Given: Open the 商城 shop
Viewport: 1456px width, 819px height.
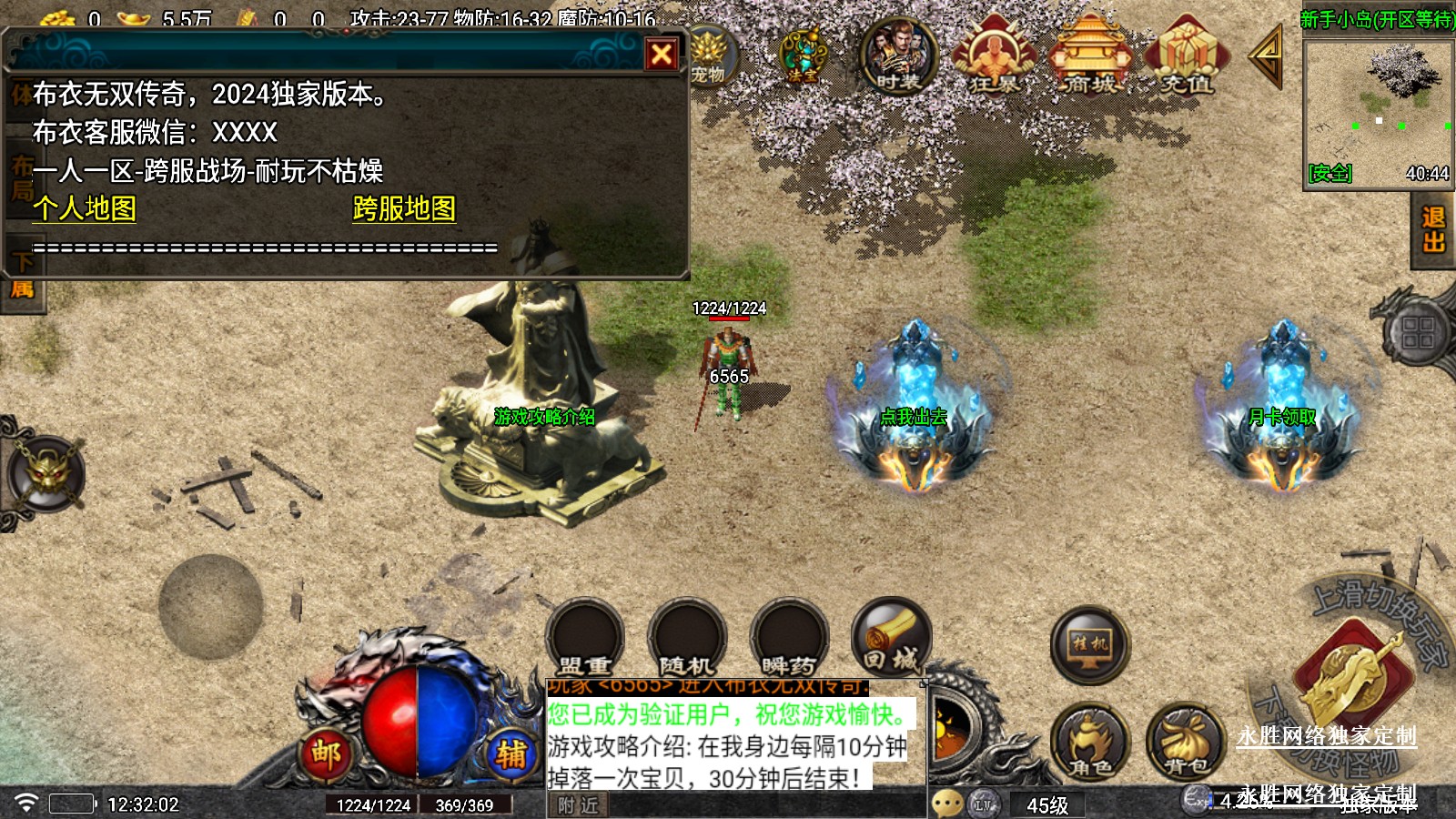Looking at the screenshot, I should (1089, 57).
